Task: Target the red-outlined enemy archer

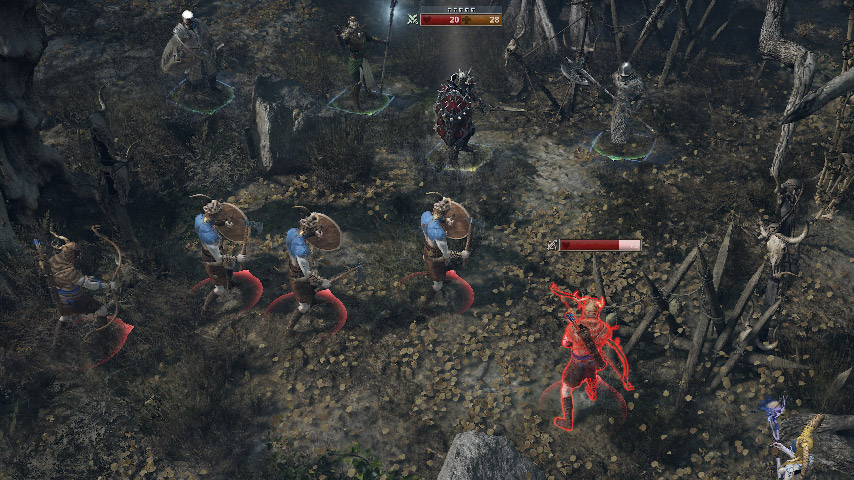Action: click(x=590, y=345)
